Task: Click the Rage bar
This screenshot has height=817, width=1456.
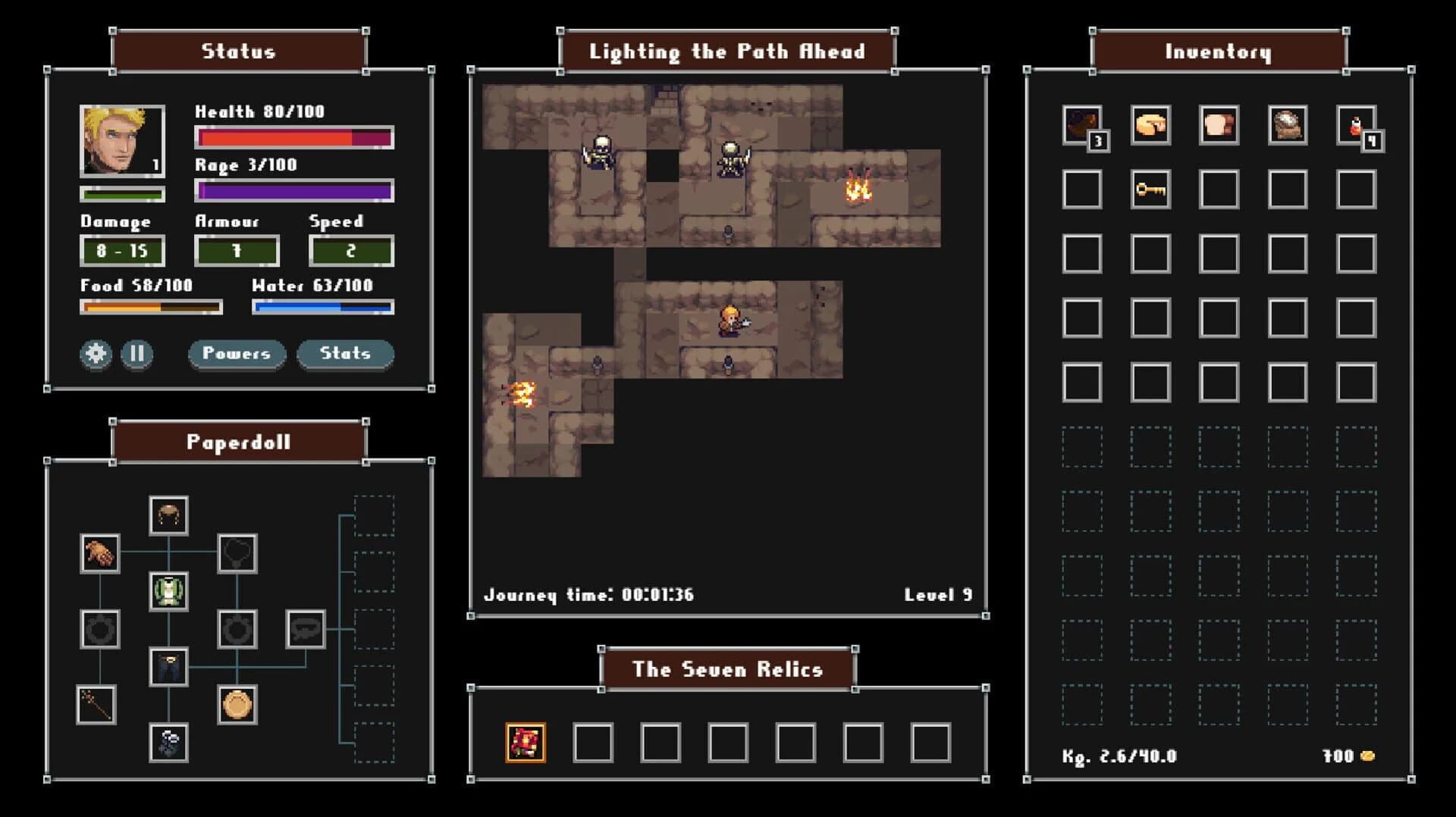Action: tap(294, 192)
